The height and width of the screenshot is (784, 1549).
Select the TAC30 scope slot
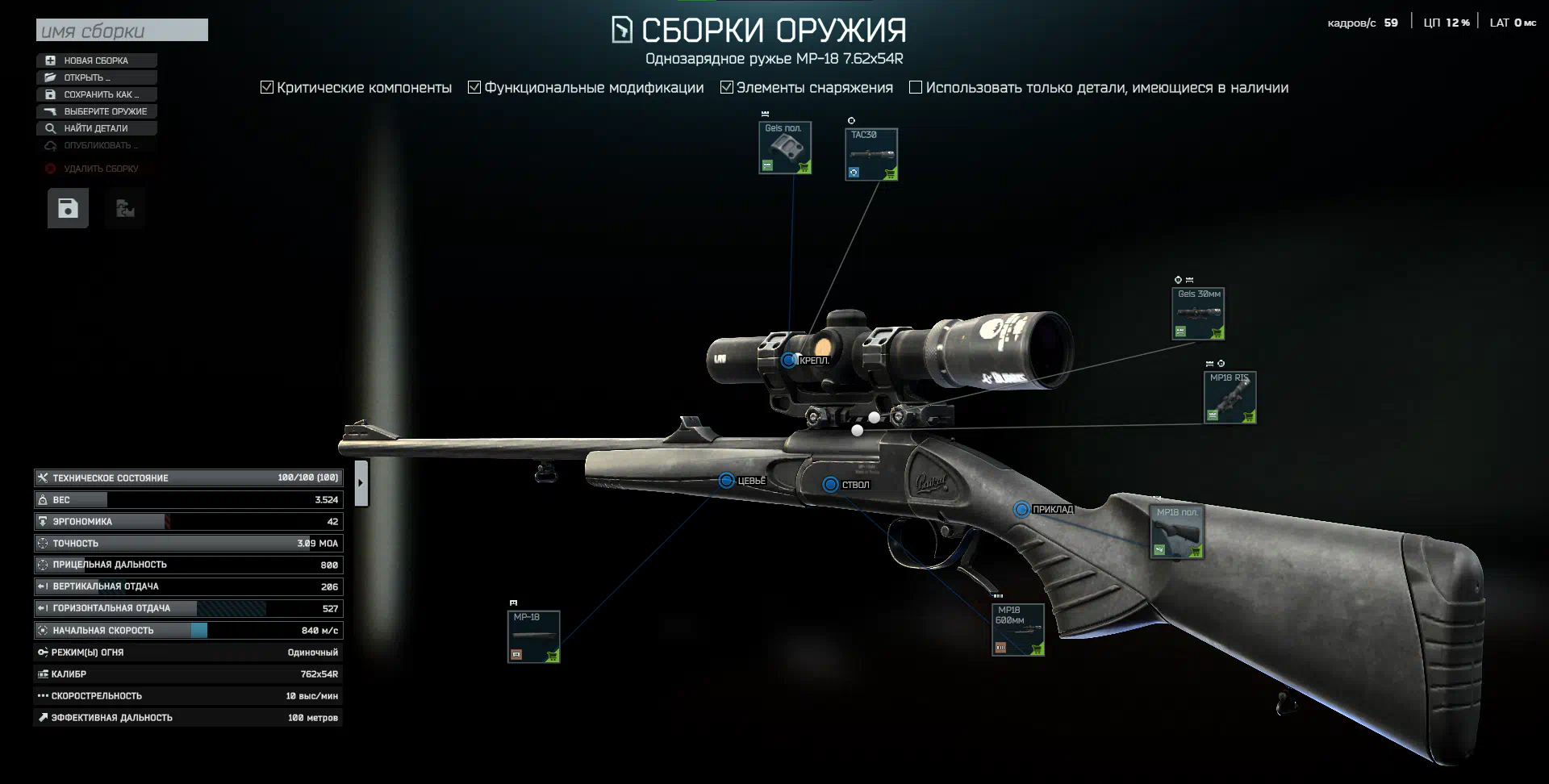(871, 154)
